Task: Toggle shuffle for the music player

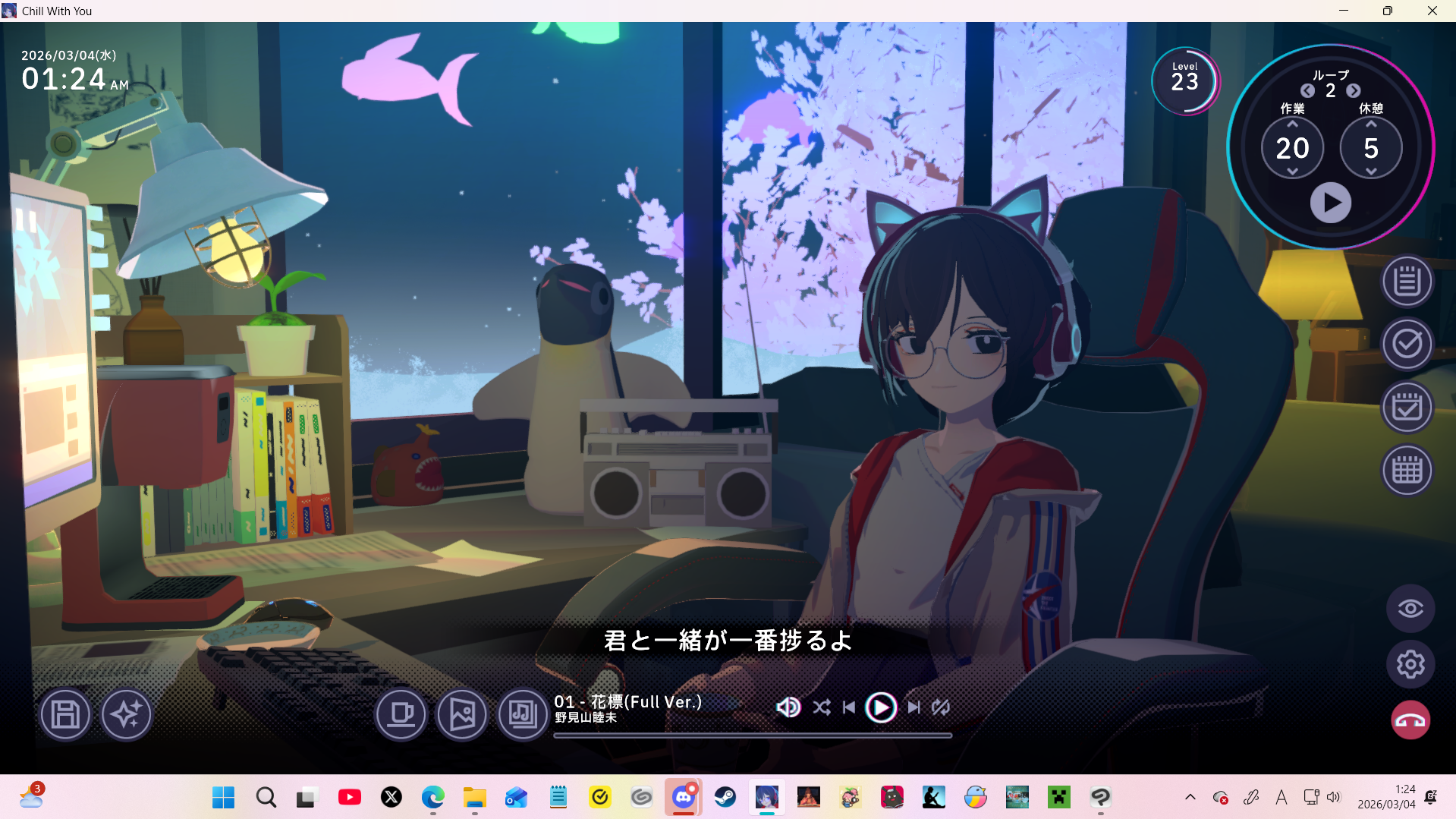Action: (x=821, y=707)
